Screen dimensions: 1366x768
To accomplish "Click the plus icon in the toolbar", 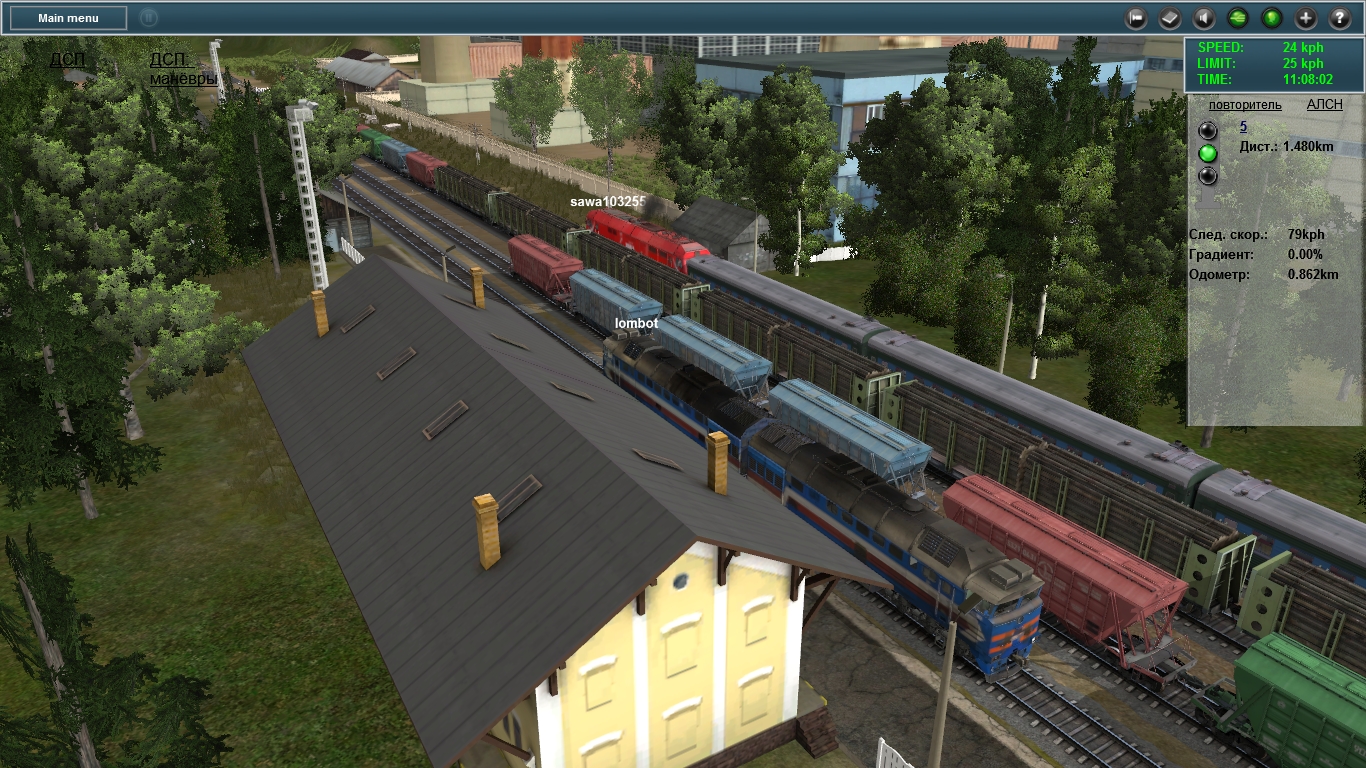I will (1306, 18).
